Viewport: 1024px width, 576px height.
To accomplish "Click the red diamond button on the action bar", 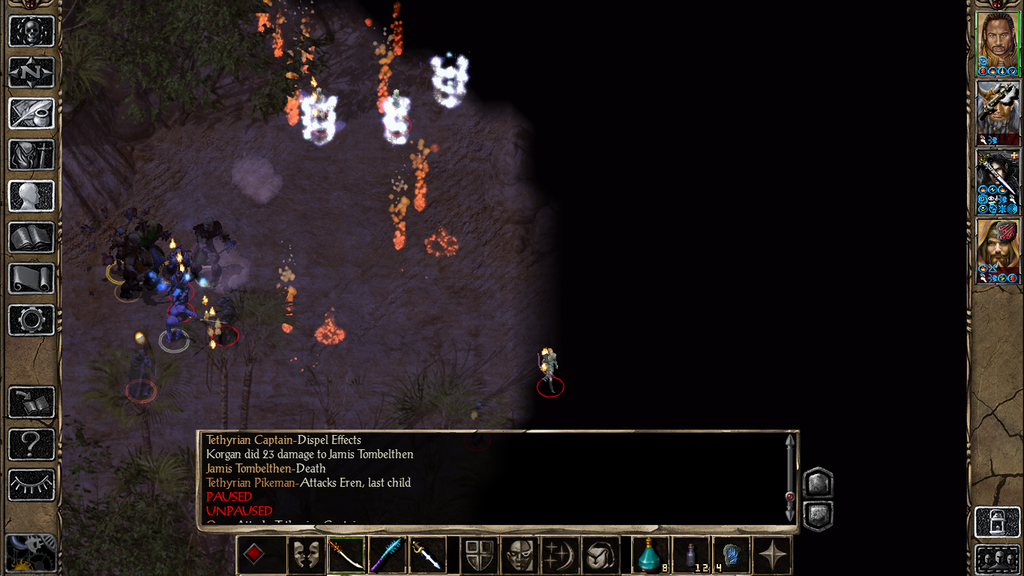I will [x=255, y=555].
